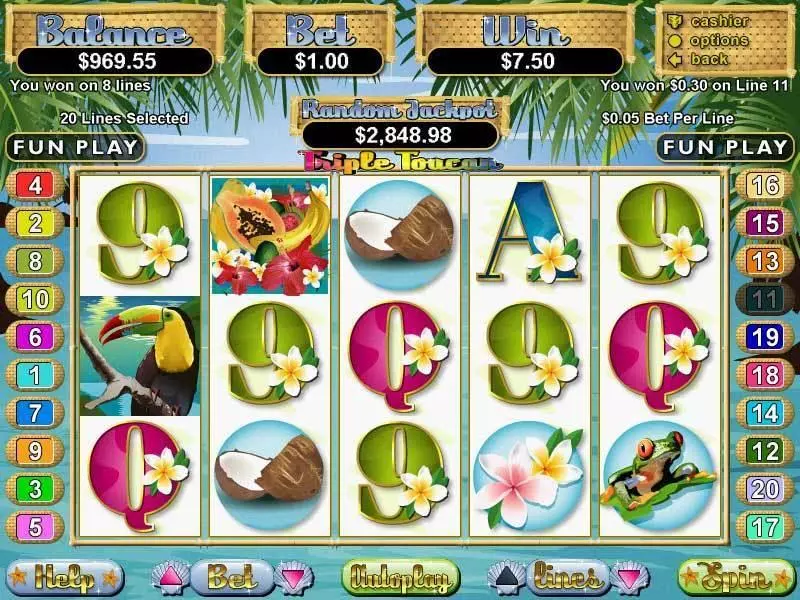Choose payline number 5
Screen dimensions: 800x600
coord(35,527)
